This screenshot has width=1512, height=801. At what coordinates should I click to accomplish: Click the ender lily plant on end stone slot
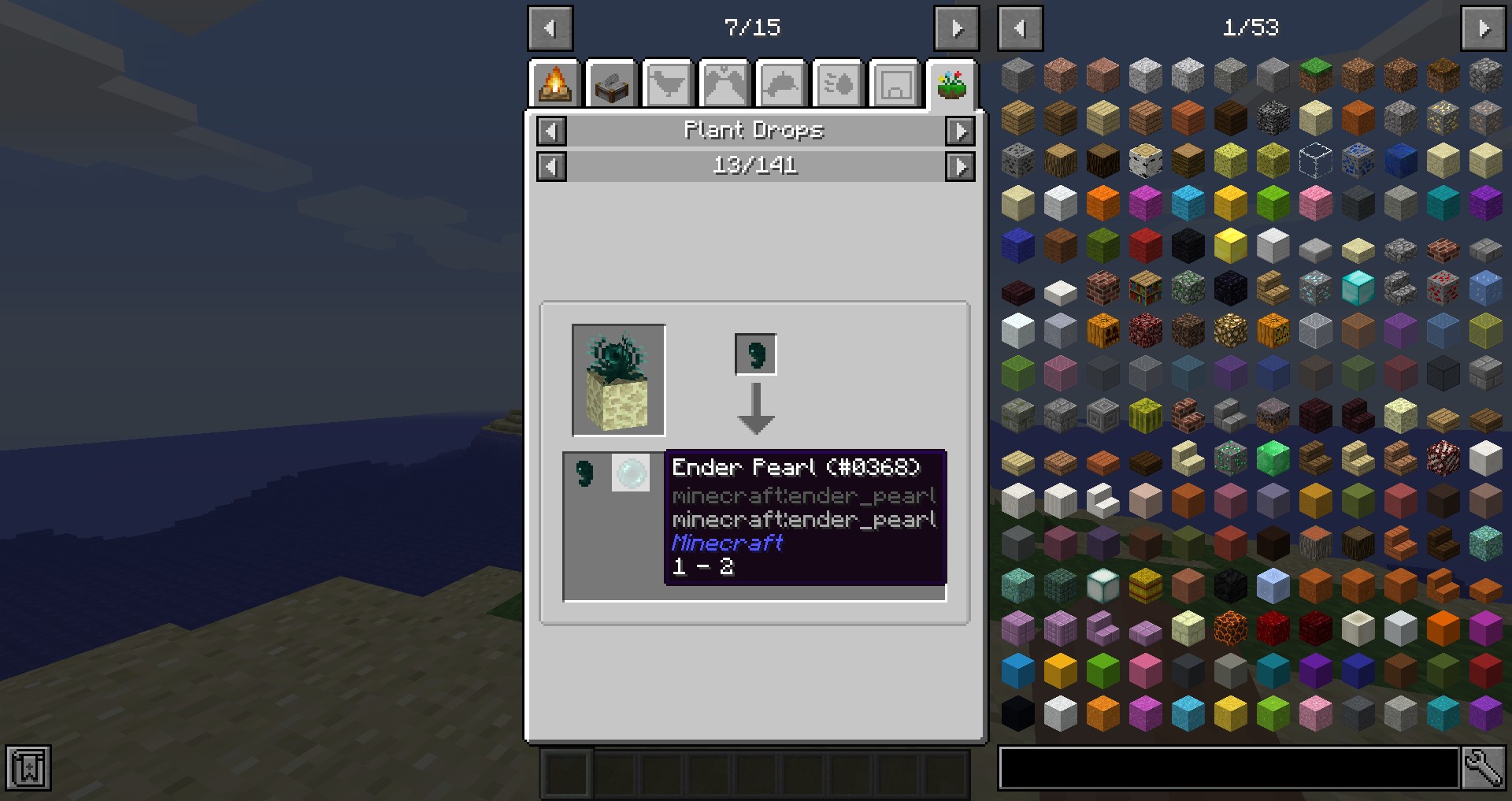coord(618,380)
